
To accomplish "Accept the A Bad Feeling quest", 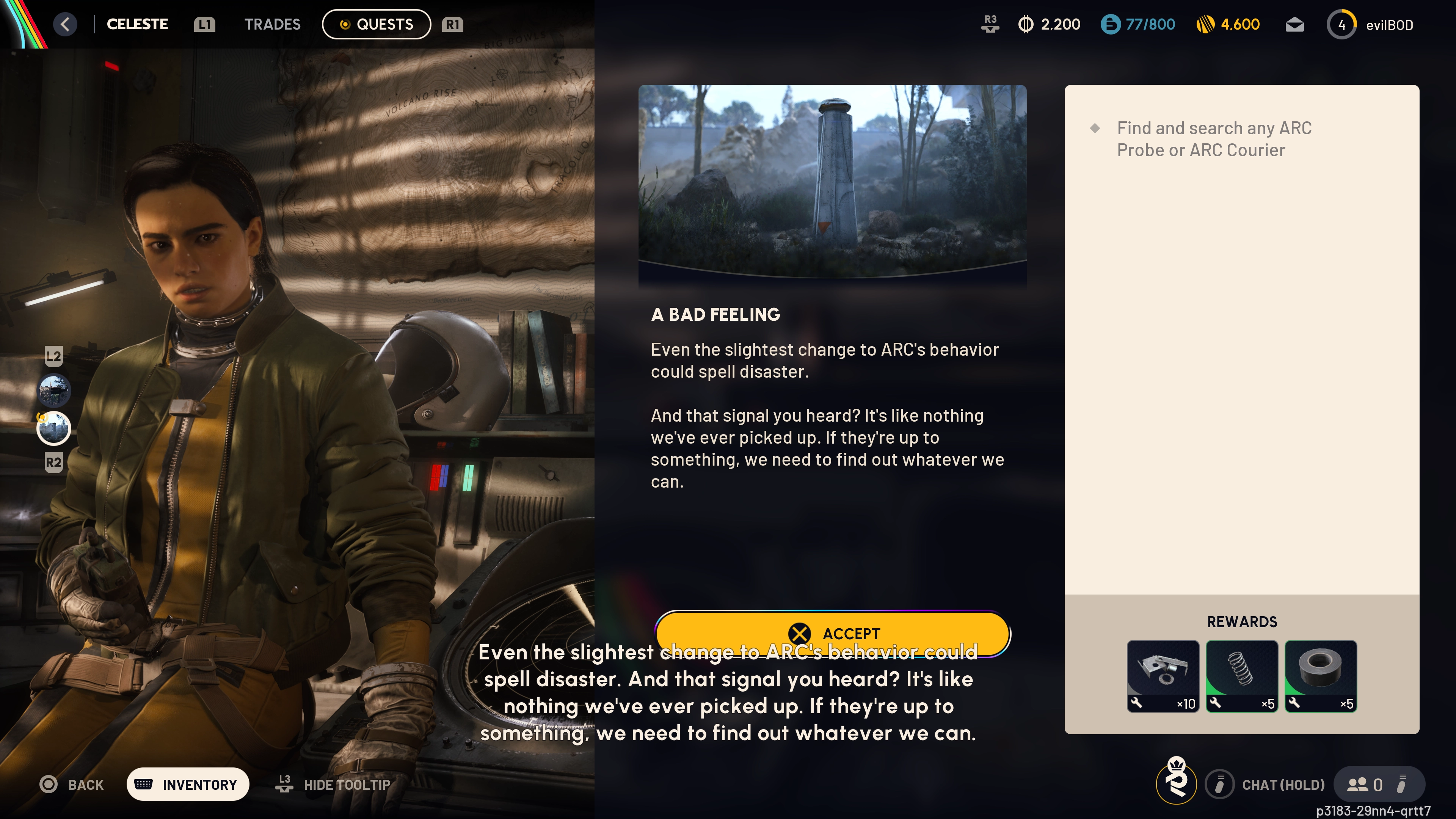I will click(x=833, y=633).
